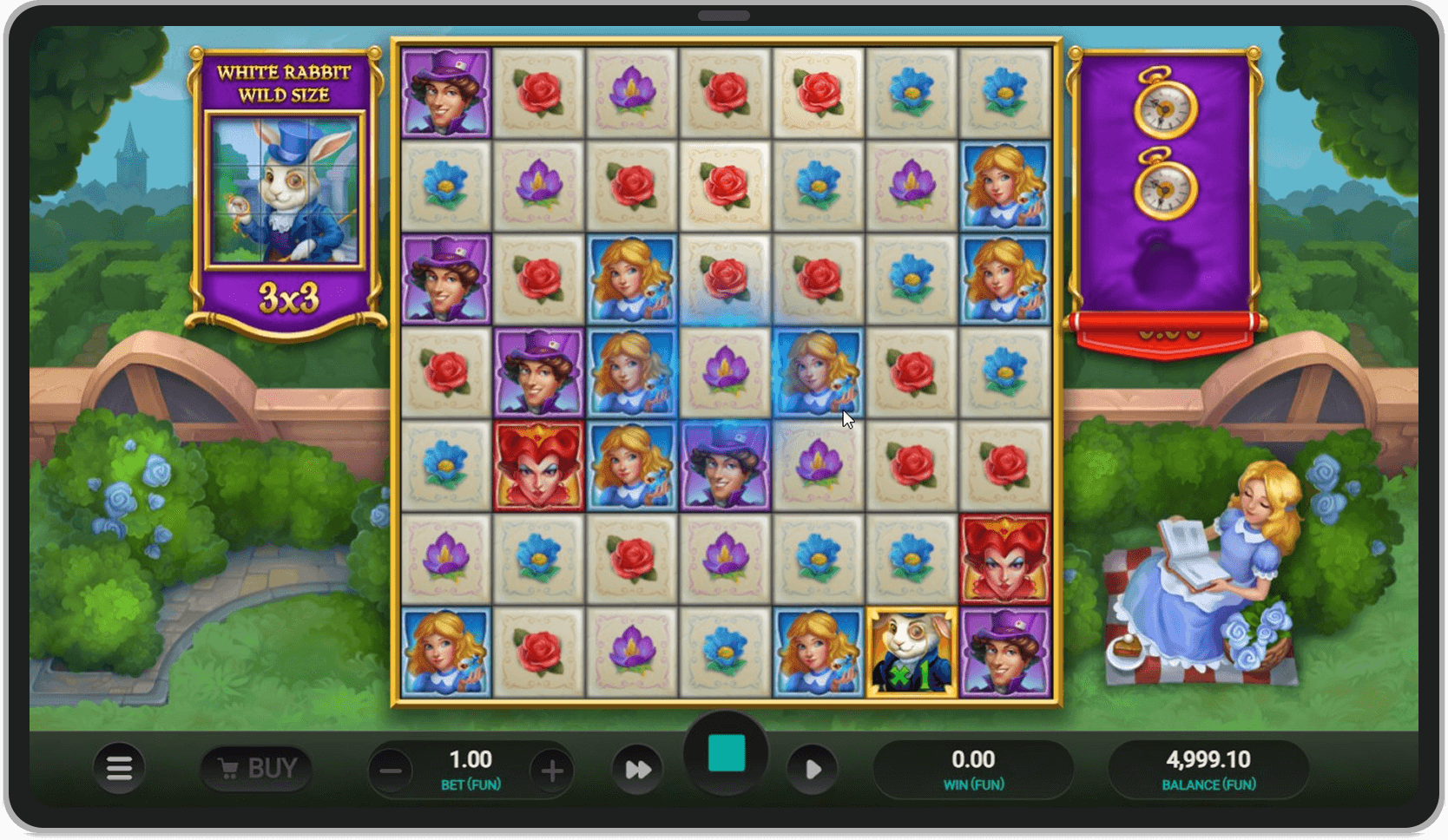Increase the bet with the plus button
The image size is (1448, 840).
point(553,769)
